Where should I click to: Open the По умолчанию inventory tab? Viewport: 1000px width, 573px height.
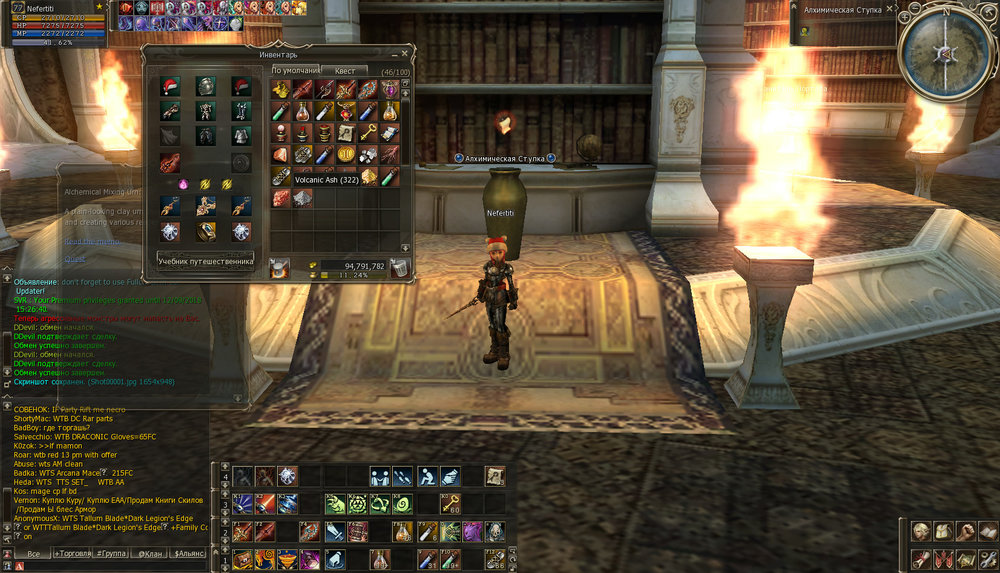point(296,71)
